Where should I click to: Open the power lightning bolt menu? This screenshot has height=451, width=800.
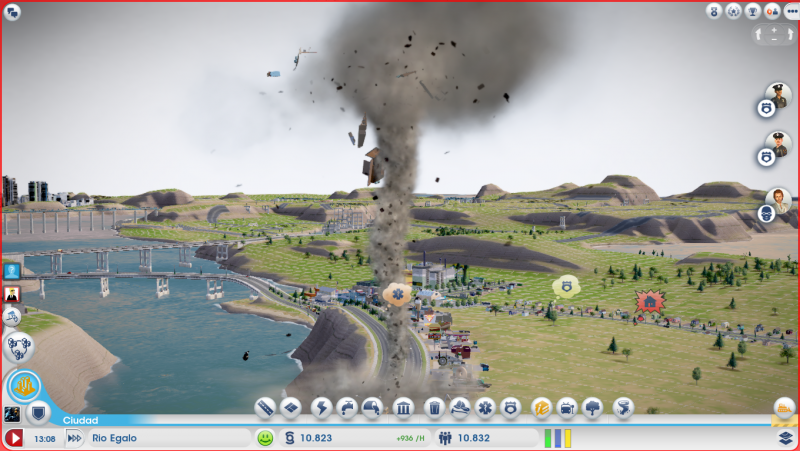pyautogui.click(x=321, y=408)
